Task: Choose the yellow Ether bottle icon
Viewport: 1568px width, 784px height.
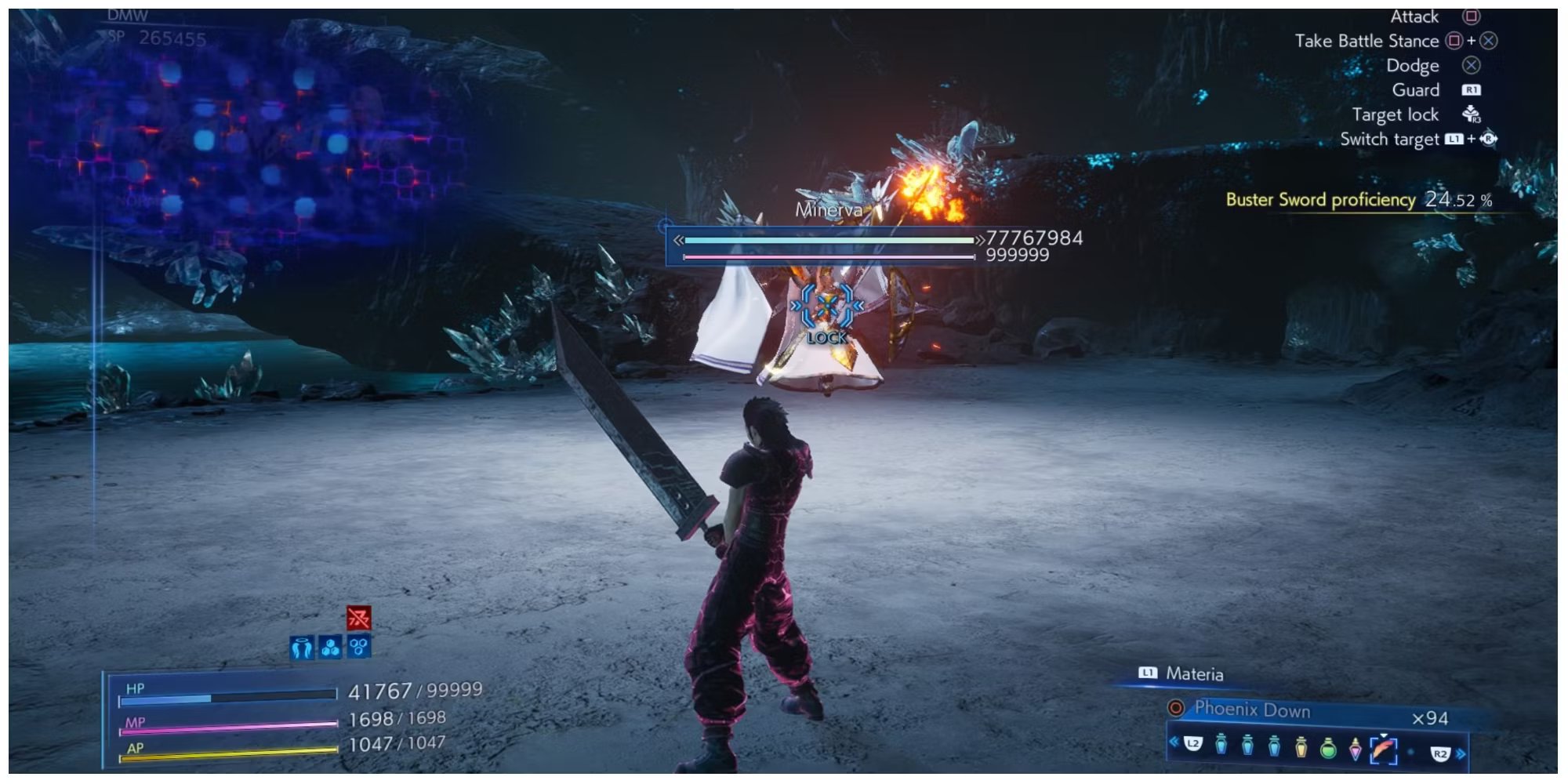Action: point(1301,747)
